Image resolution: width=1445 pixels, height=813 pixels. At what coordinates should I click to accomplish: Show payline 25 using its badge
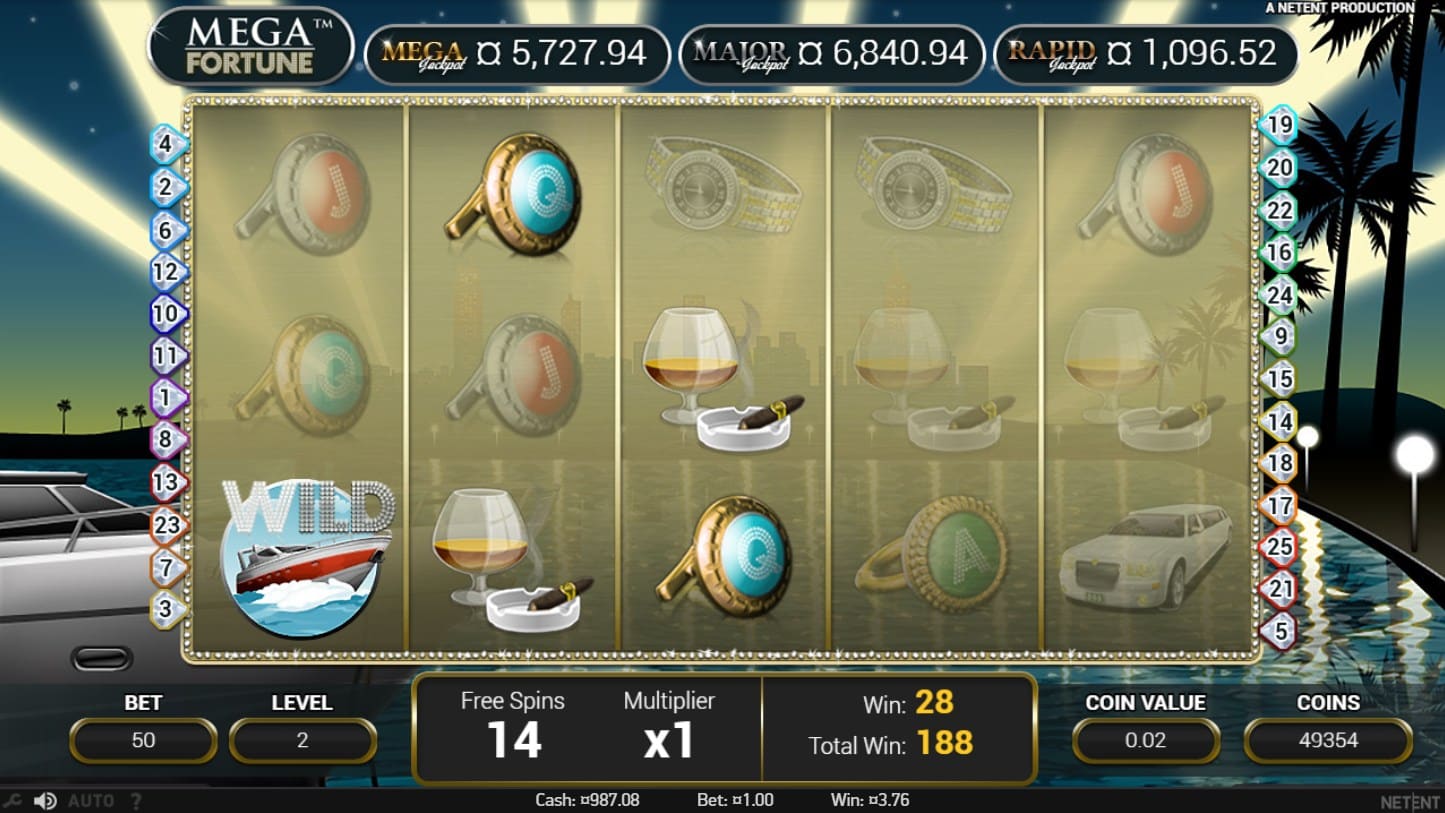point(1280,547)
